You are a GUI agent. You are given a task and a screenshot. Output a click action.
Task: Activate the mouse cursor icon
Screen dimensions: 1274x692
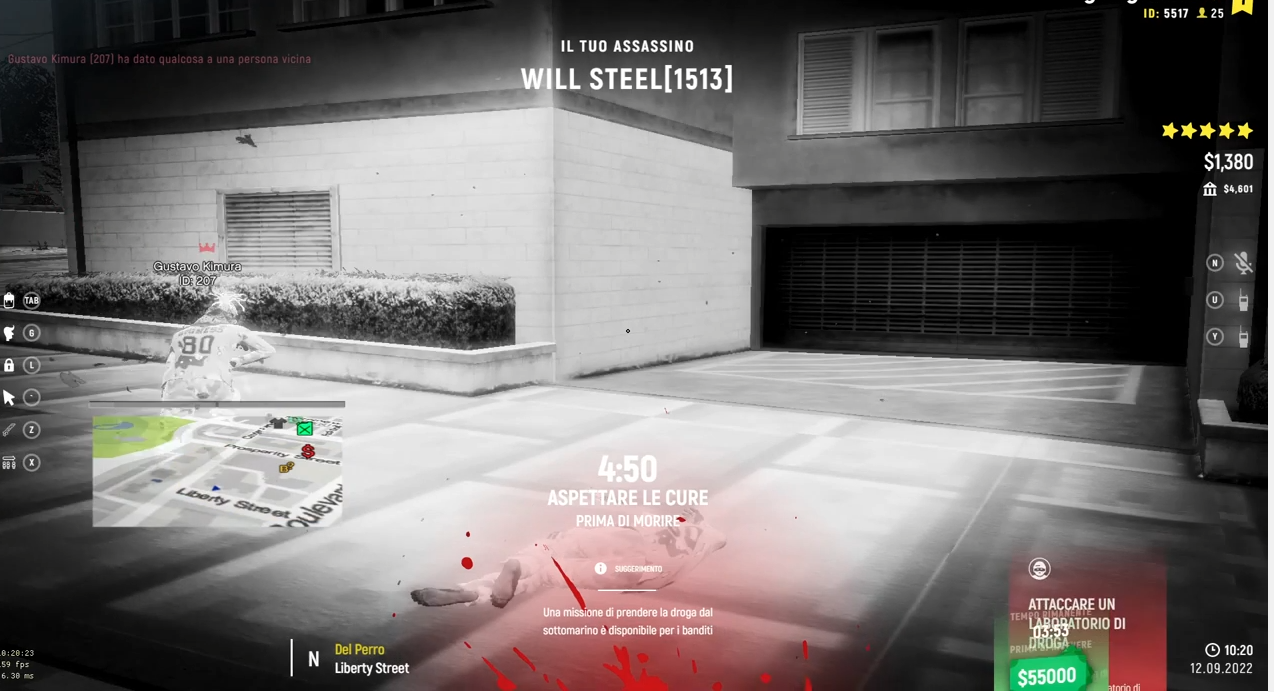tap(9, 398)
